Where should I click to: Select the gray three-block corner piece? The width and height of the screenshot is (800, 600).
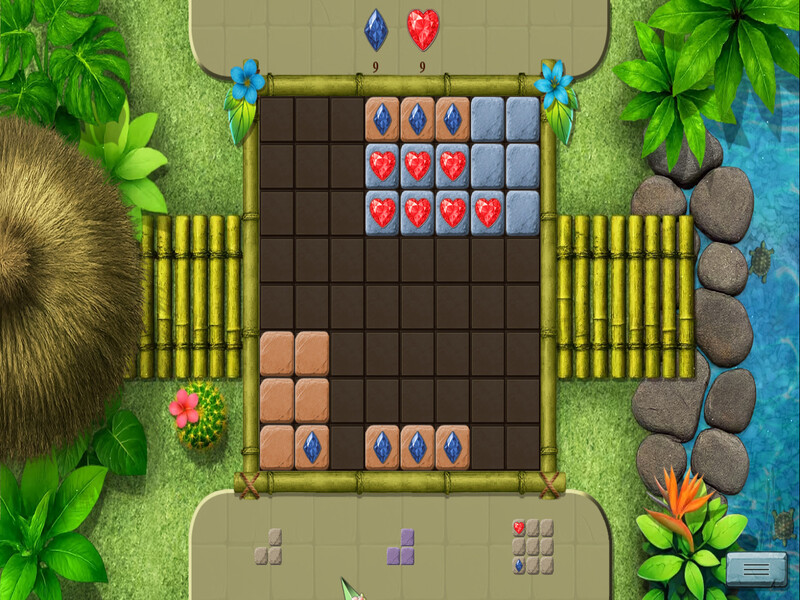tap(270, 548)
